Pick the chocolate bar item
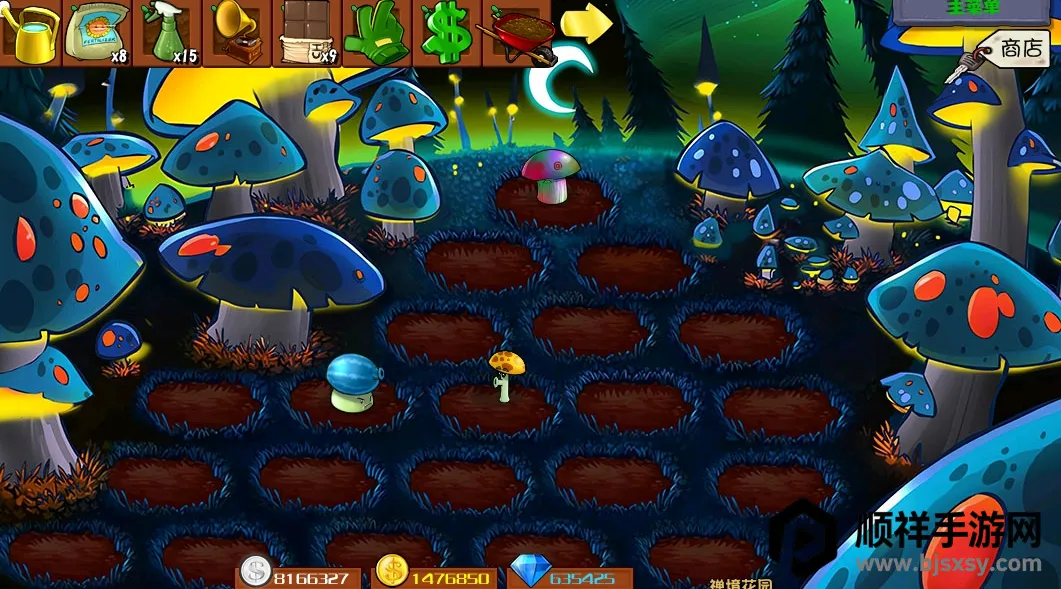1061x589 pixels. 306,32
